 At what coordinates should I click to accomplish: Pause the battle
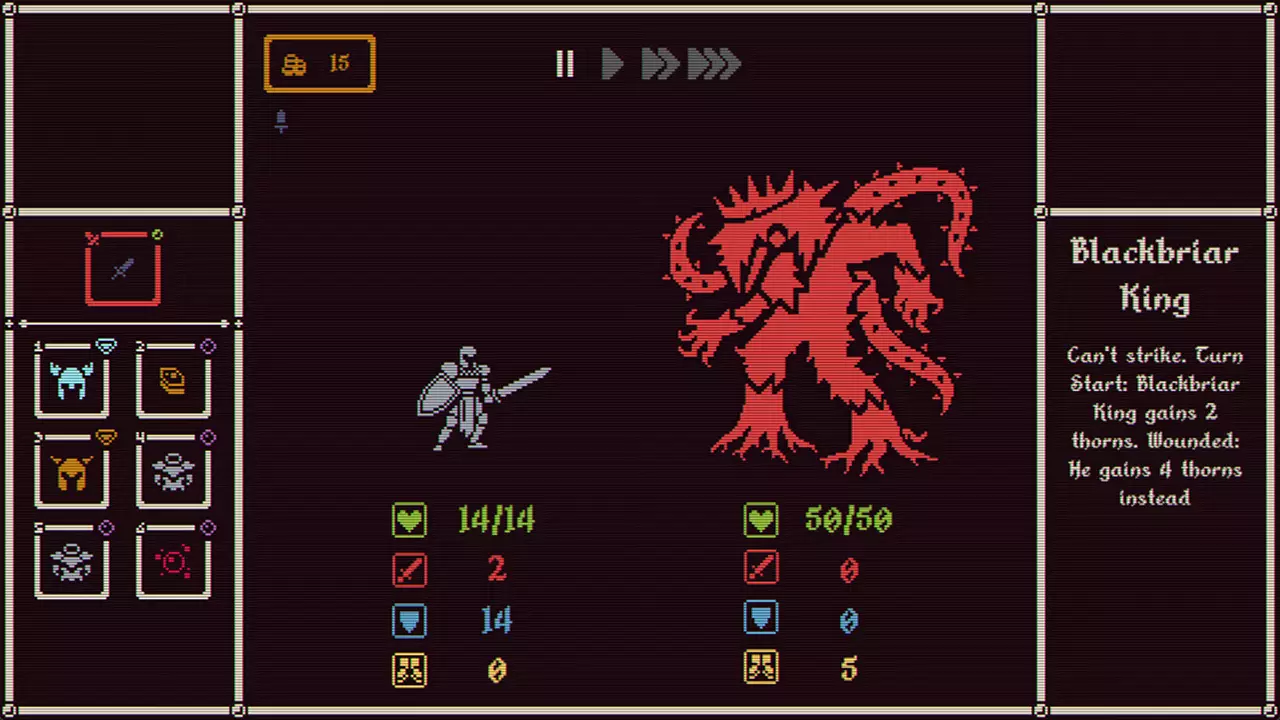(565, 65)
